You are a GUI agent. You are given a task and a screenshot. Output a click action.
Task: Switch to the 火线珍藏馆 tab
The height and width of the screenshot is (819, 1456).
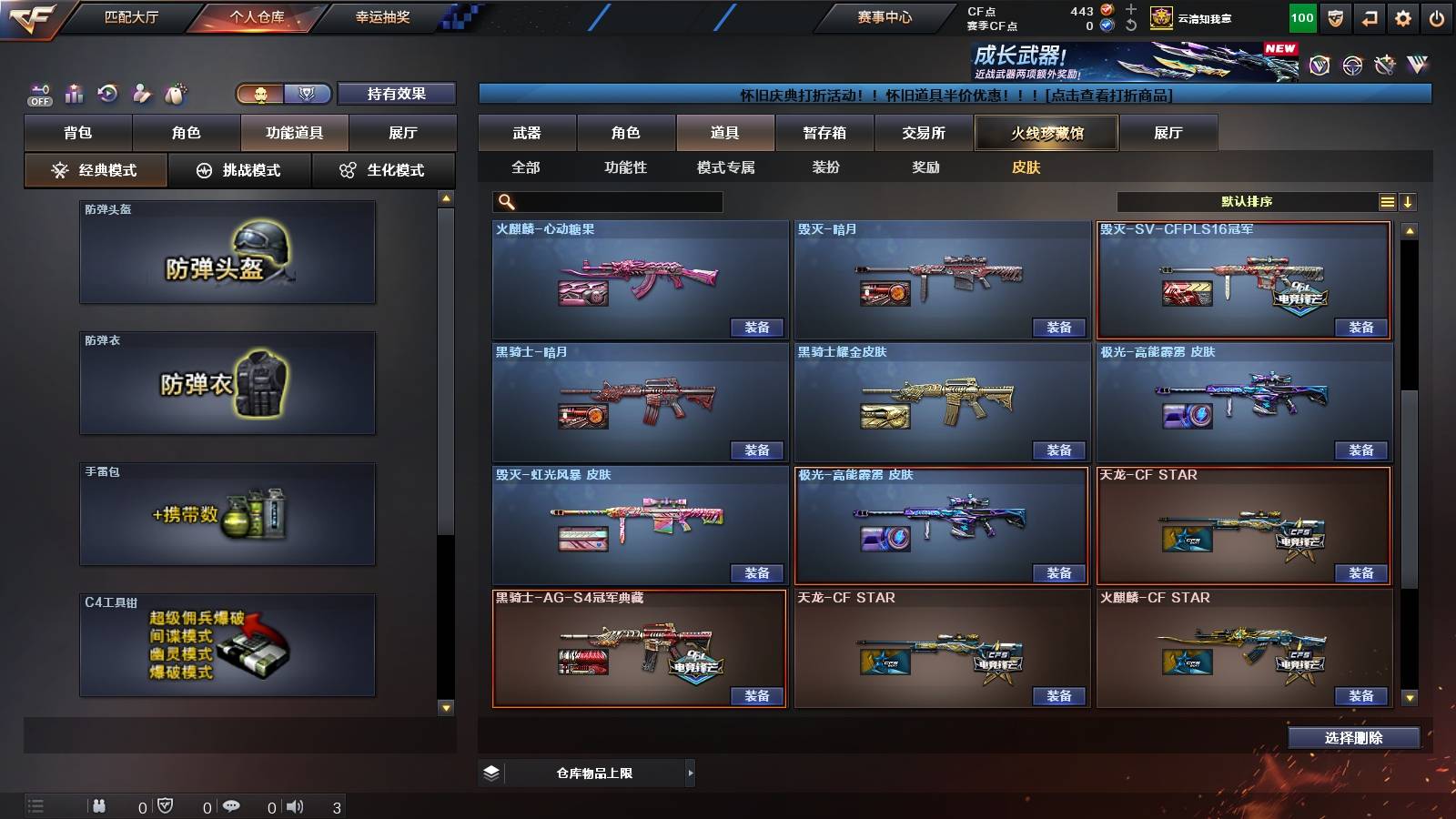(1046, 133)
